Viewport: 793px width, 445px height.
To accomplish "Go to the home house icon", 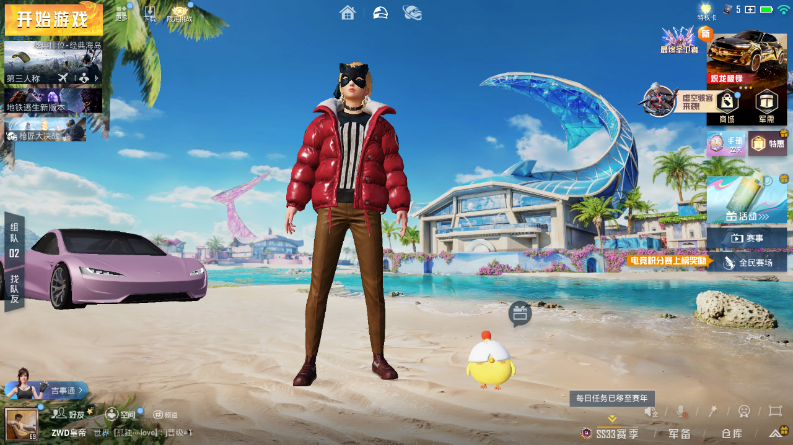I will (347, 12).
